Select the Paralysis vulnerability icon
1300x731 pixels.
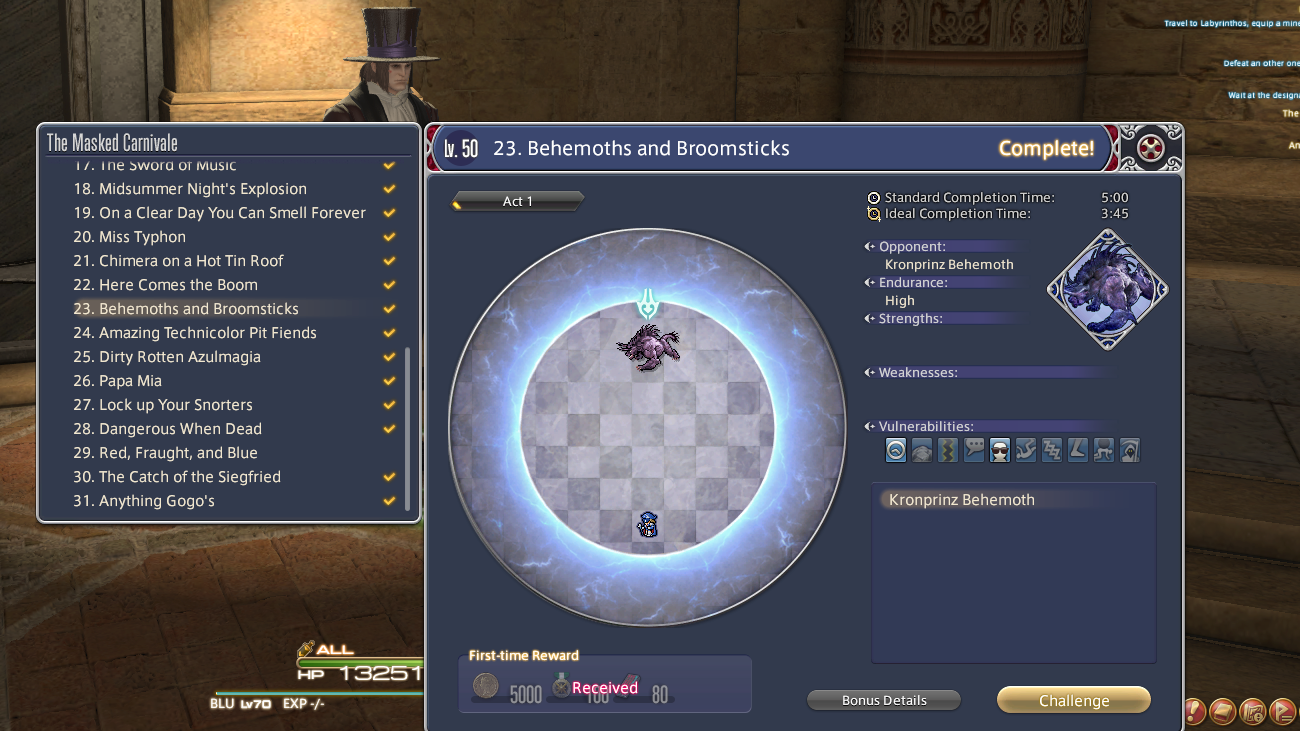point(947,450)
